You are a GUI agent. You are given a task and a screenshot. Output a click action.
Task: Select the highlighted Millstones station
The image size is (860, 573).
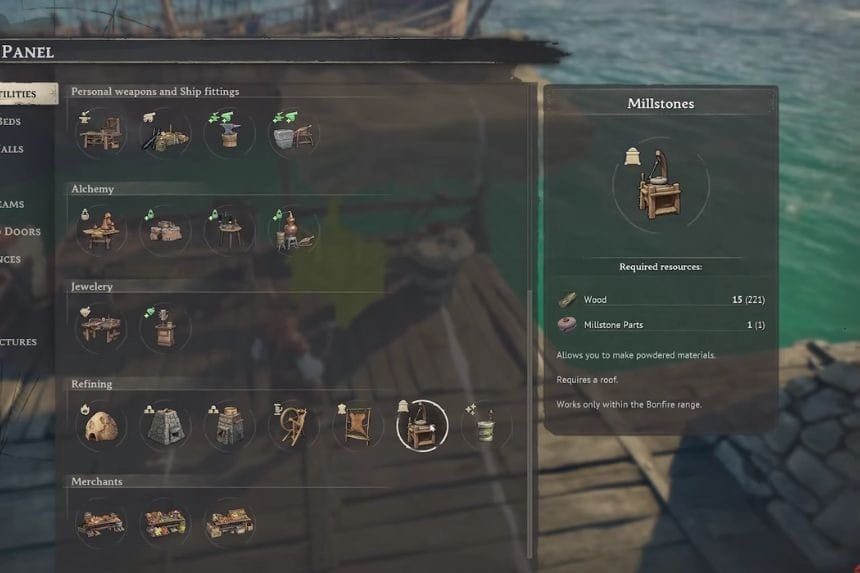coord(422,425)
